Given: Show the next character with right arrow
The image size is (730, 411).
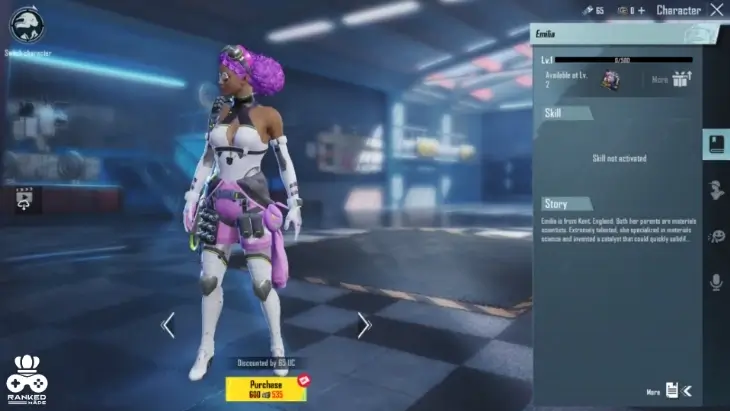Looking at the screenshot, I should 364,325.
